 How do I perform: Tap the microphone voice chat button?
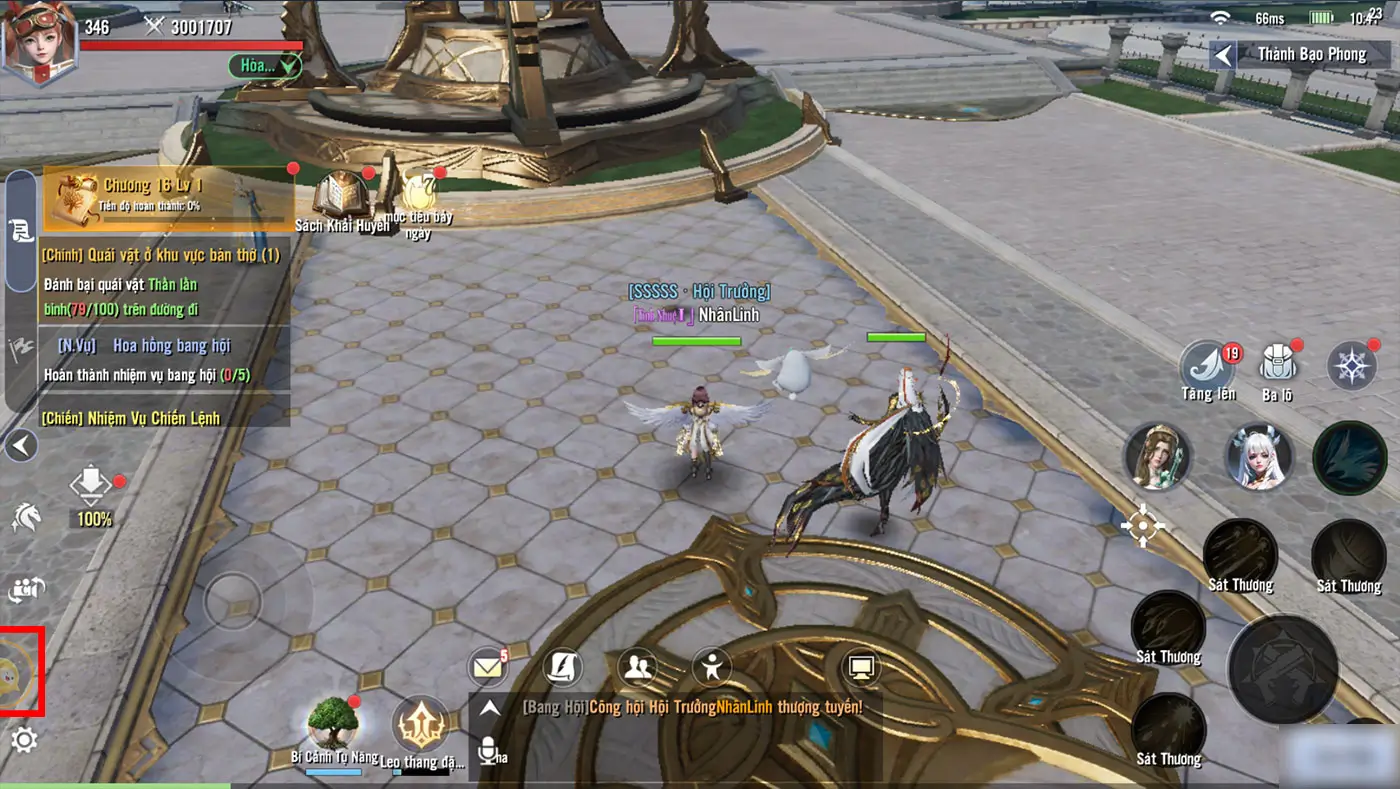pos(489,750)
